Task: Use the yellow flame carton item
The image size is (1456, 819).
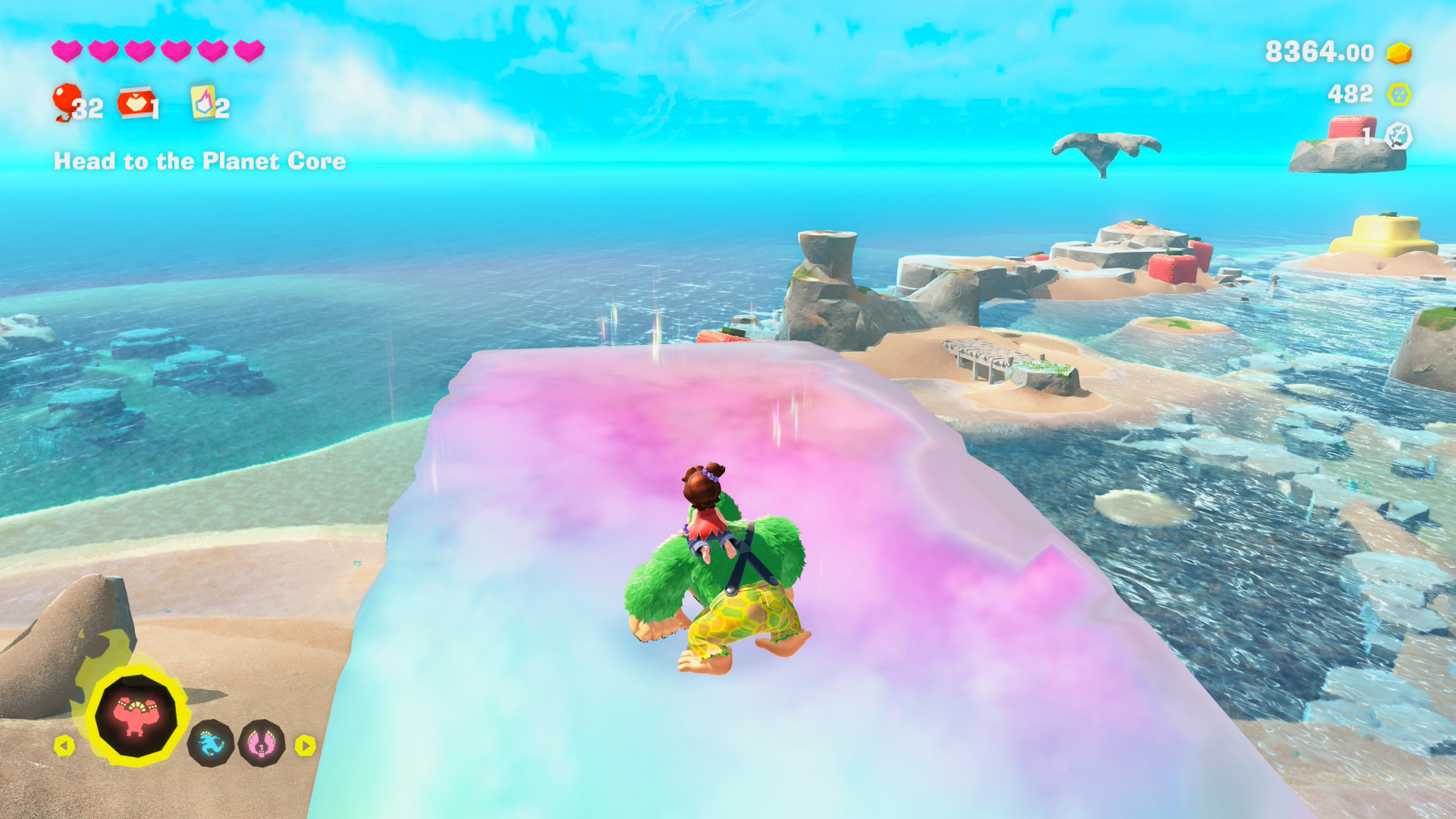Action: pyautogui.click(x=202, y=102)
